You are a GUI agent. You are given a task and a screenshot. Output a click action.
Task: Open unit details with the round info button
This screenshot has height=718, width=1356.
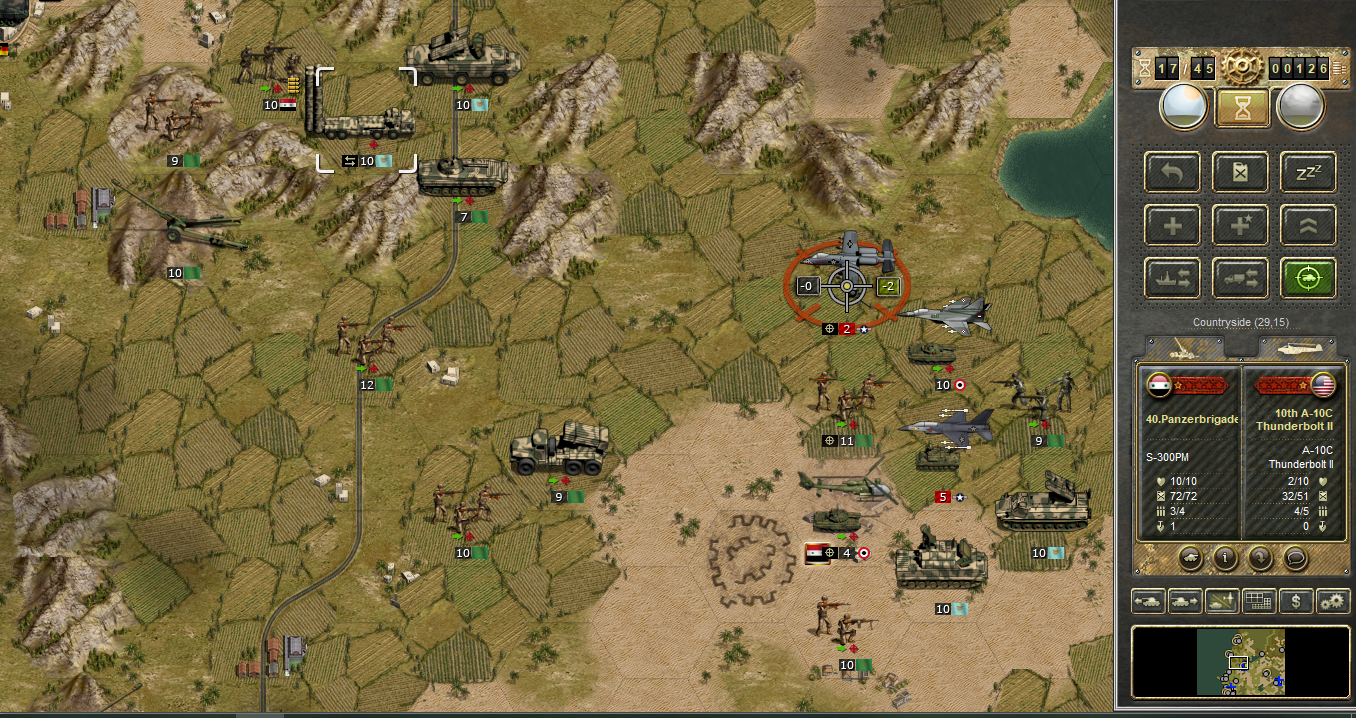click(1225, 558)
